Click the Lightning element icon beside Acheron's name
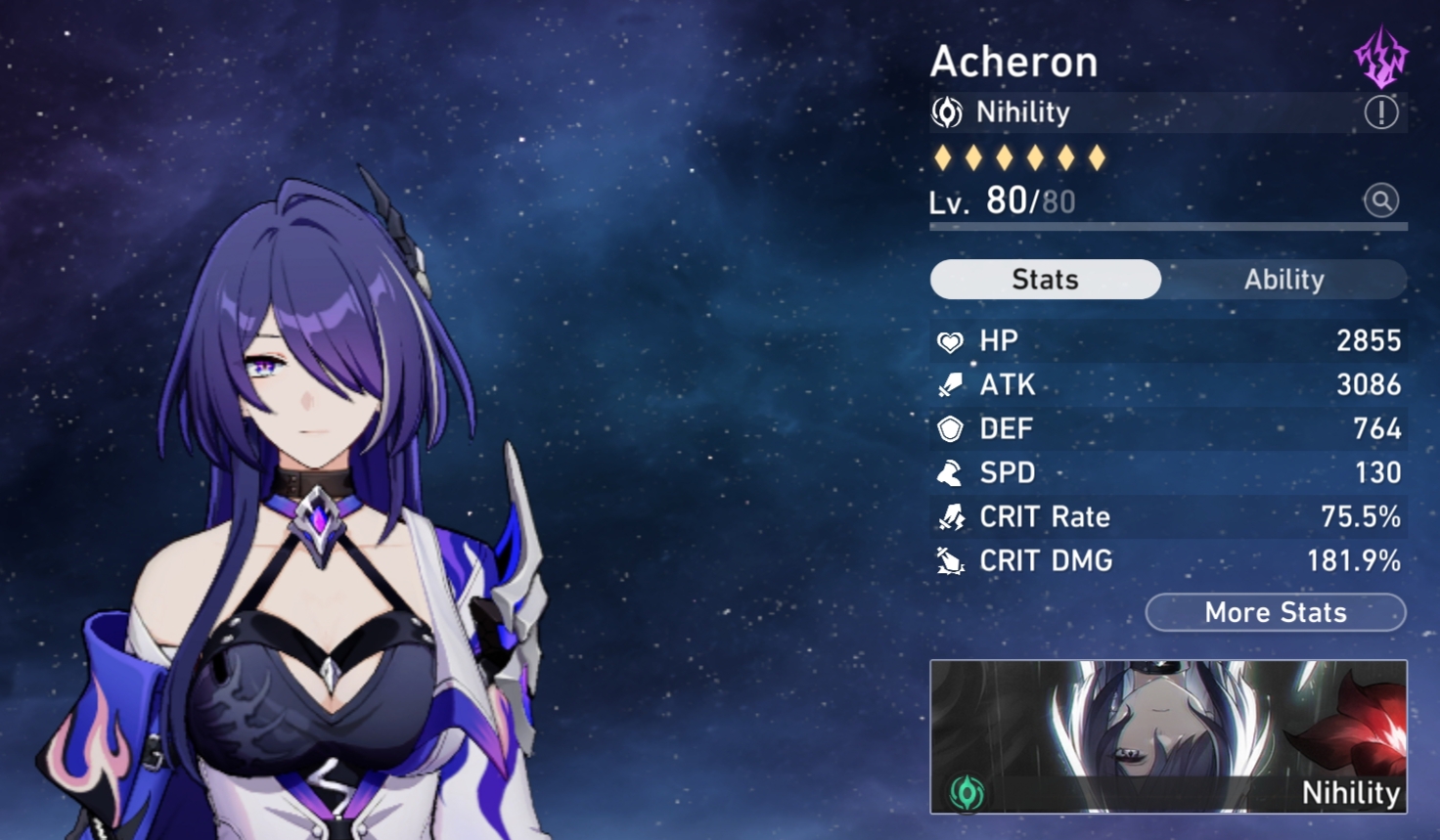The width and height of the screenshot is (1440, 840). [1378, 58]
